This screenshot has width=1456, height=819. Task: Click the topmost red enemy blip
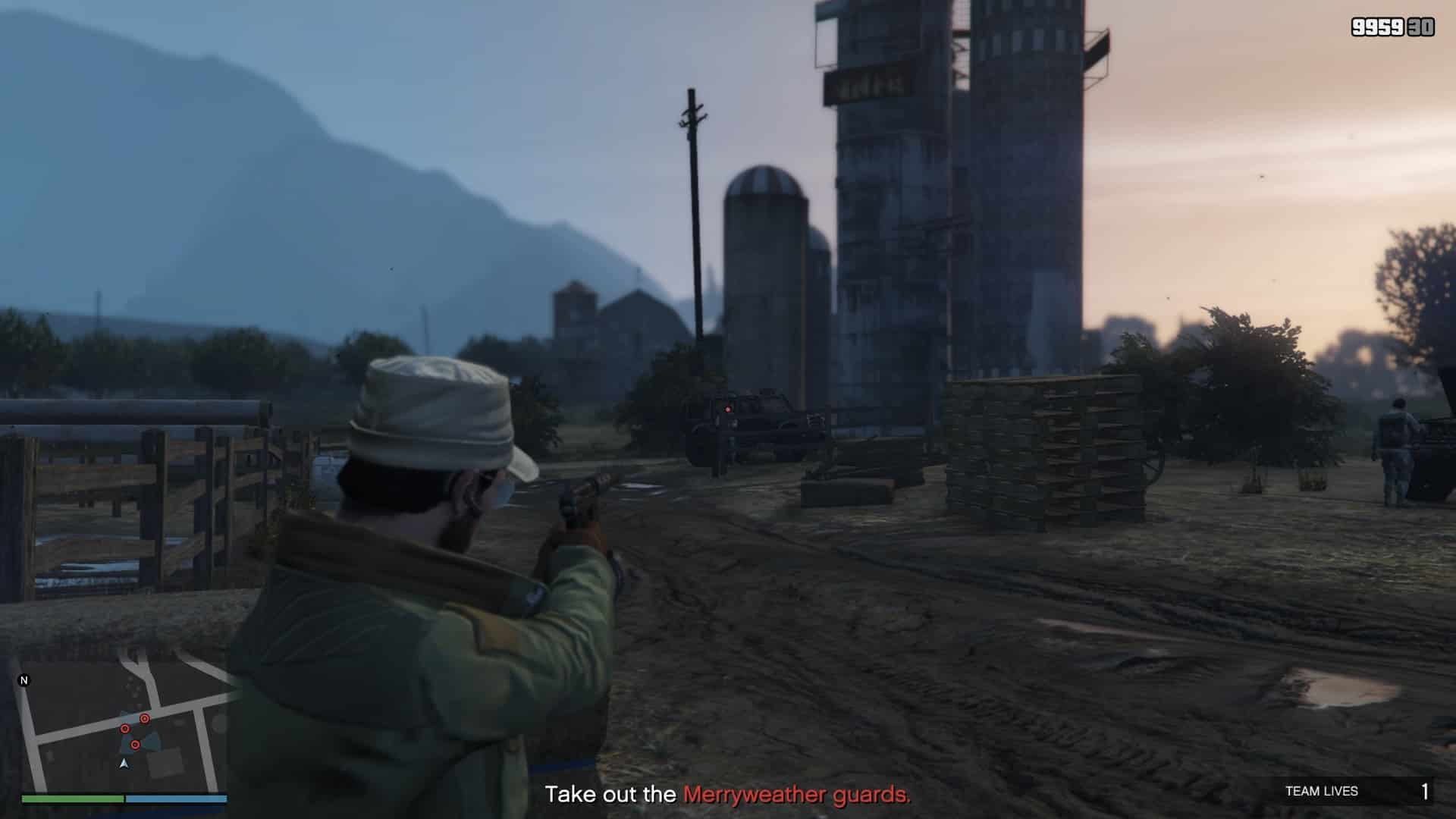click(x=144, y=719)
